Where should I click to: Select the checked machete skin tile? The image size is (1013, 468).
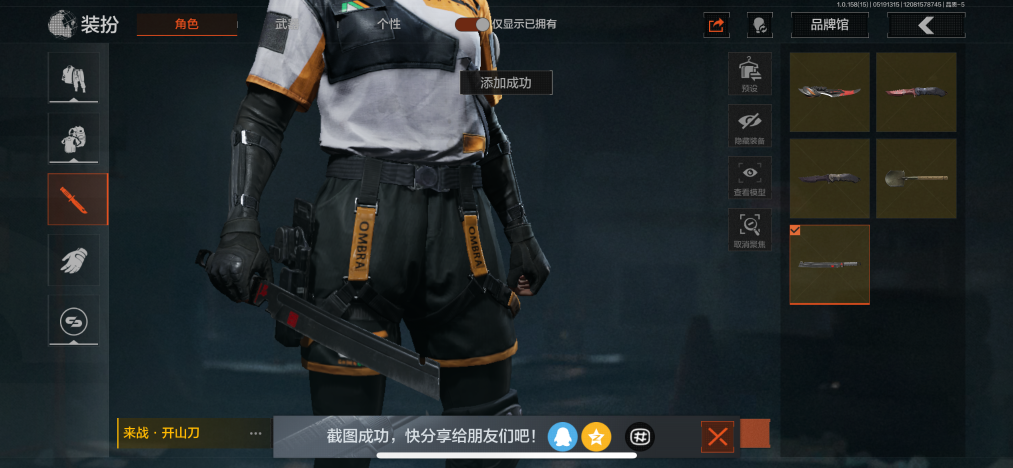829,264
